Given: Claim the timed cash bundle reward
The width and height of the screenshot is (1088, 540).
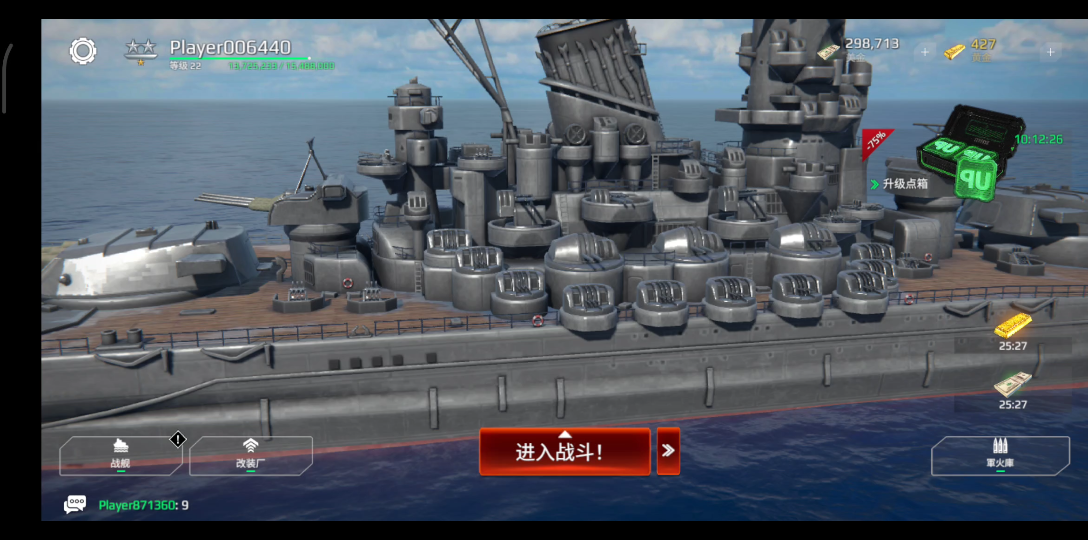Looking at the screenshot, I should tap(1012, 386).
